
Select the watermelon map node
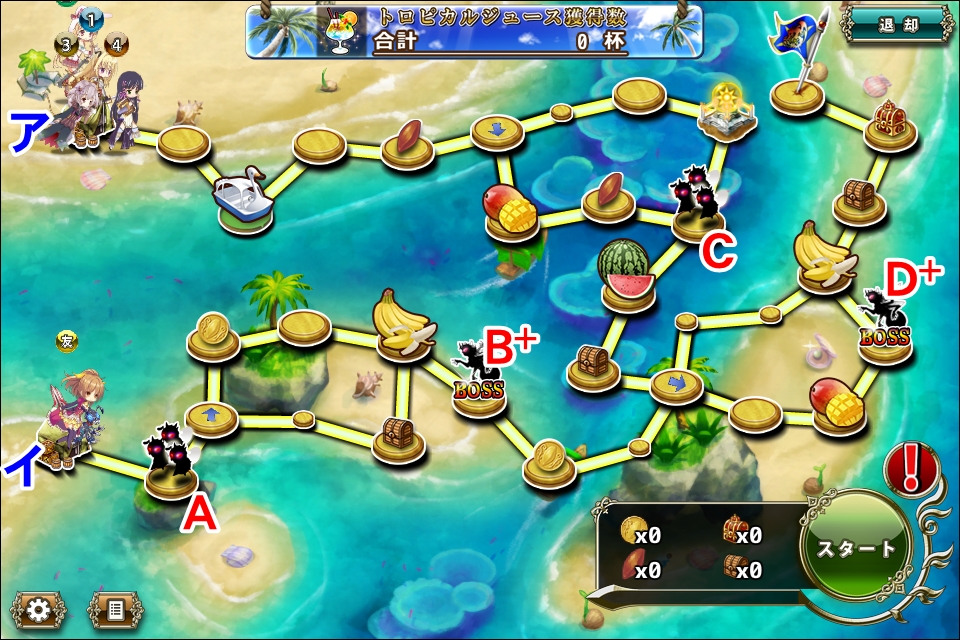pyautogui.click(x=626, y=274)
